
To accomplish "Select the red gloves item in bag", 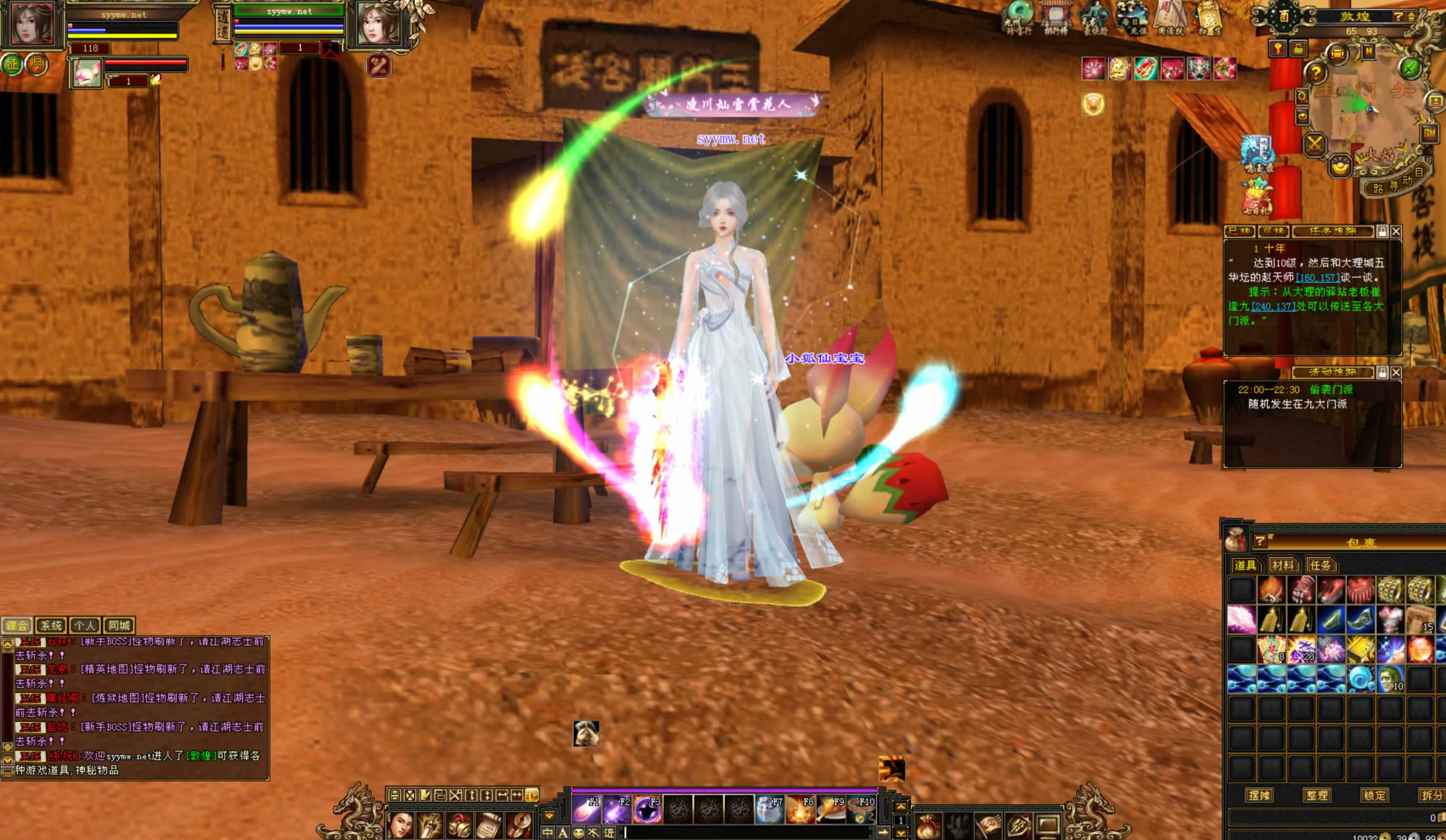I will (1301, 589).
